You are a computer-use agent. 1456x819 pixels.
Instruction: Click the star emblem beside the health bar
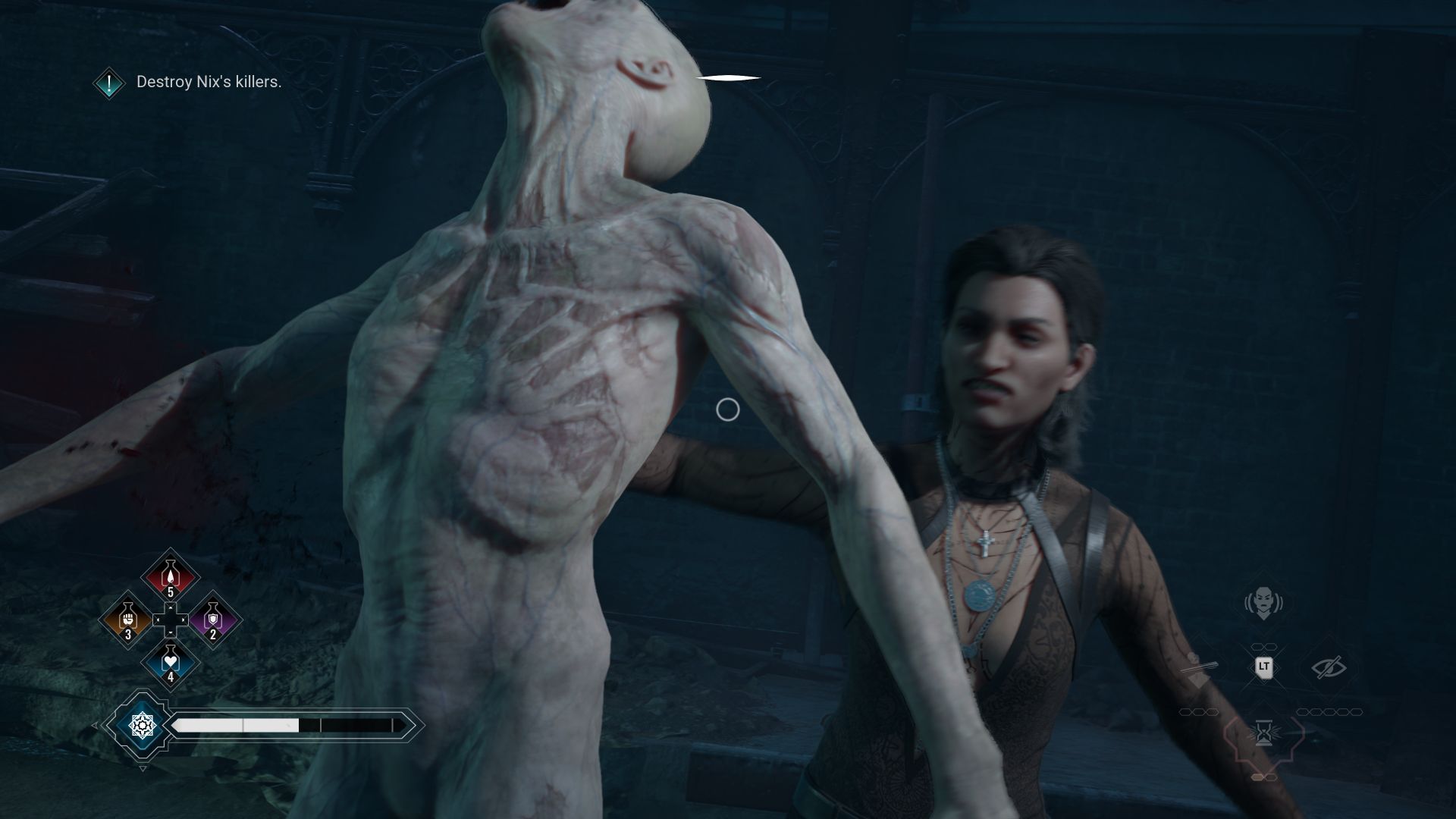[142, 726]
